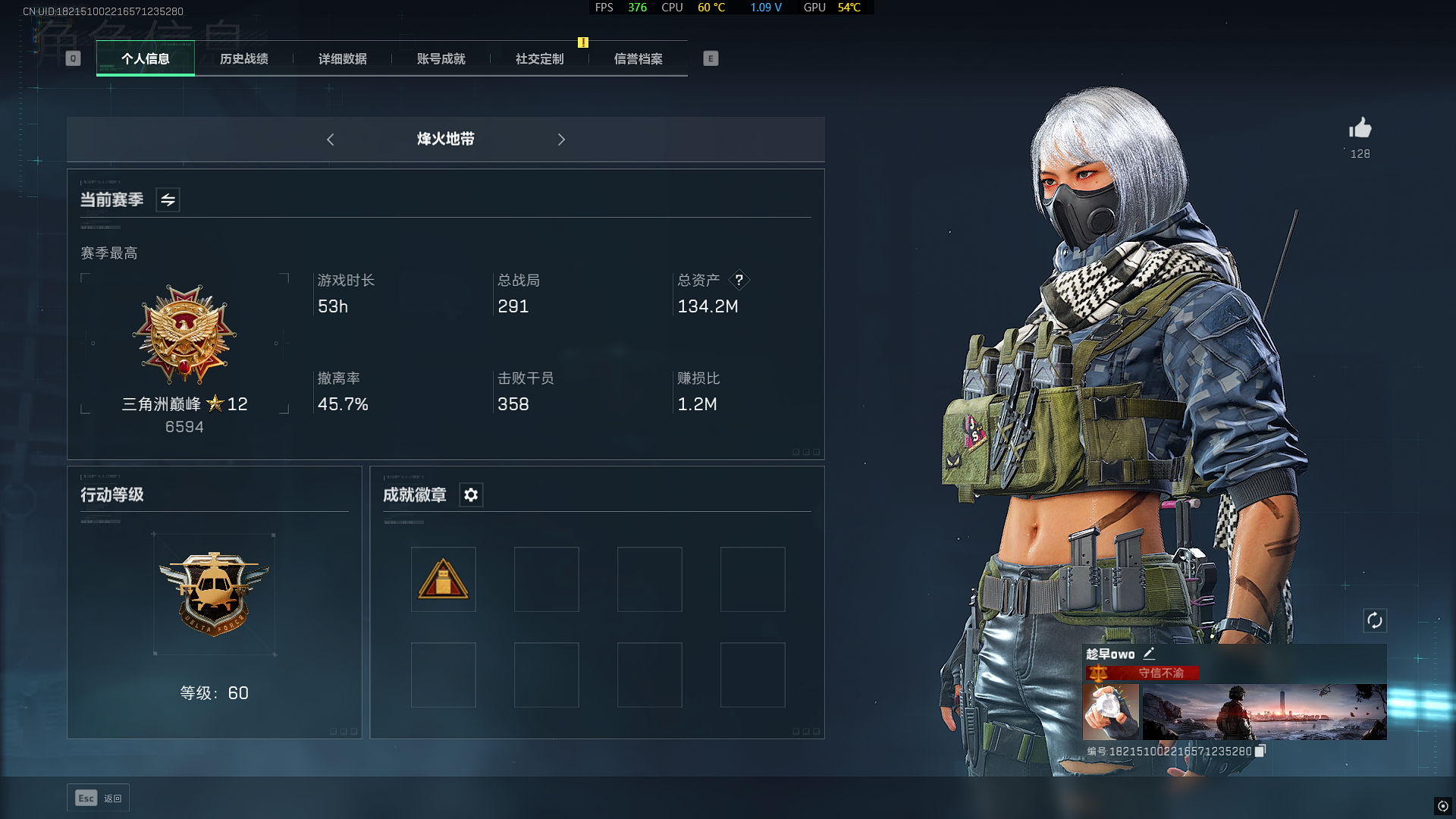The width and height of the screenshot is (1456, 819).
Task: View the 信誉档案 tab
Action: click(x=639, y=58)
